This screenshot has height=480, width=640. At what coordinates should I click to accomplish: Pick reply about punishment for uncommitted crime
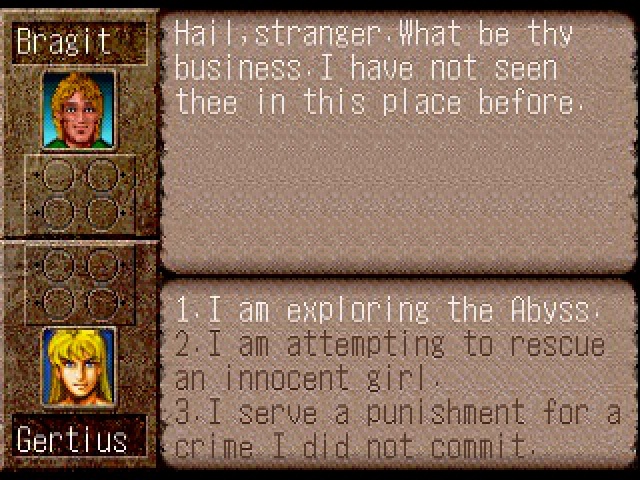coord(398,427)
